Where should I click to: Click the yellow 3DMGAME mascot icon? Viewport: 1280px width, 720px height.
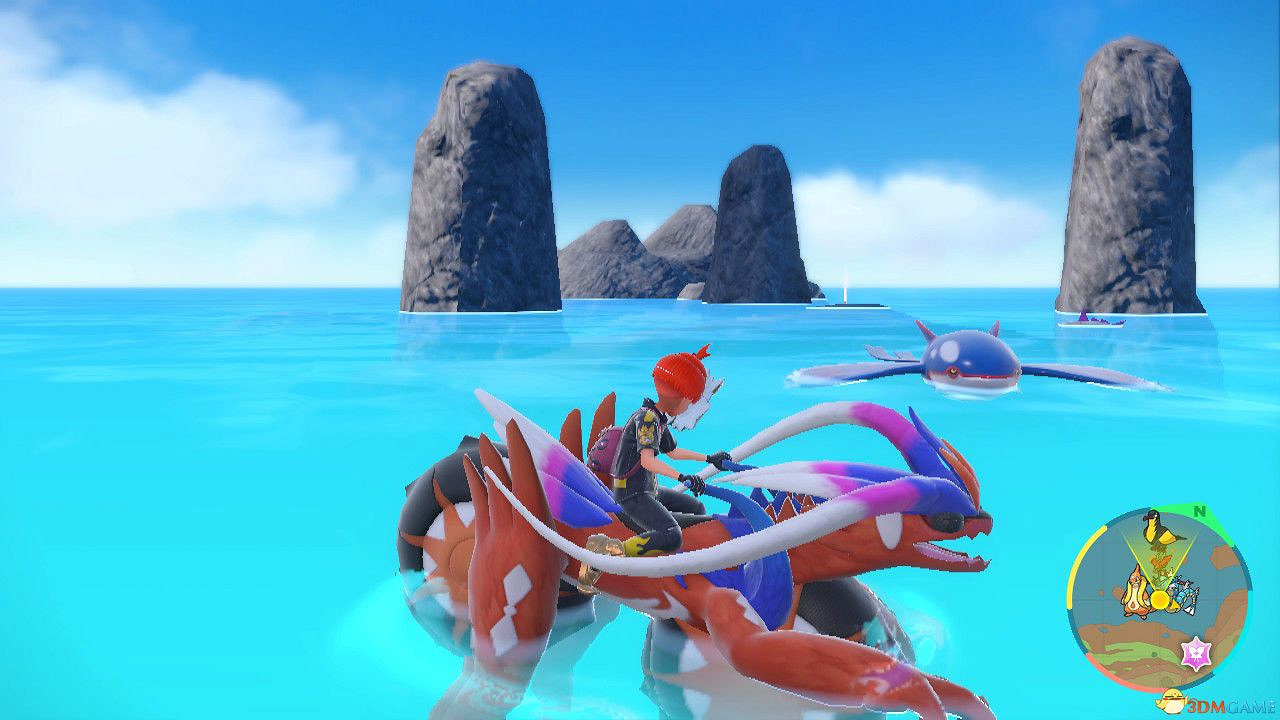(1171, 700)
